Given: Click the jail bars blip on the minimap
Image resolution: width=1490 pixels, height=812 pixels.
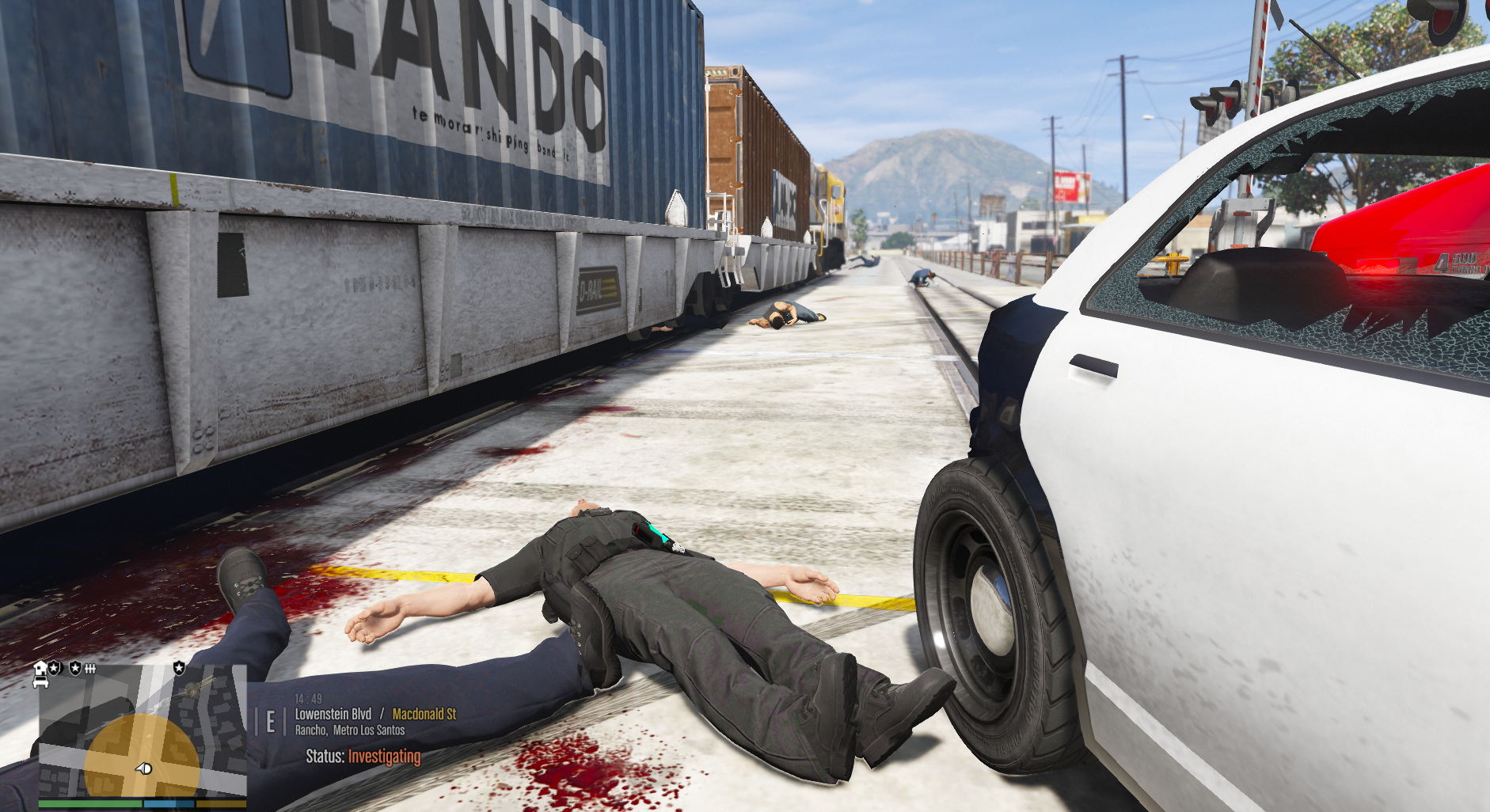Looking at the screenshot, I should (90, 669).
